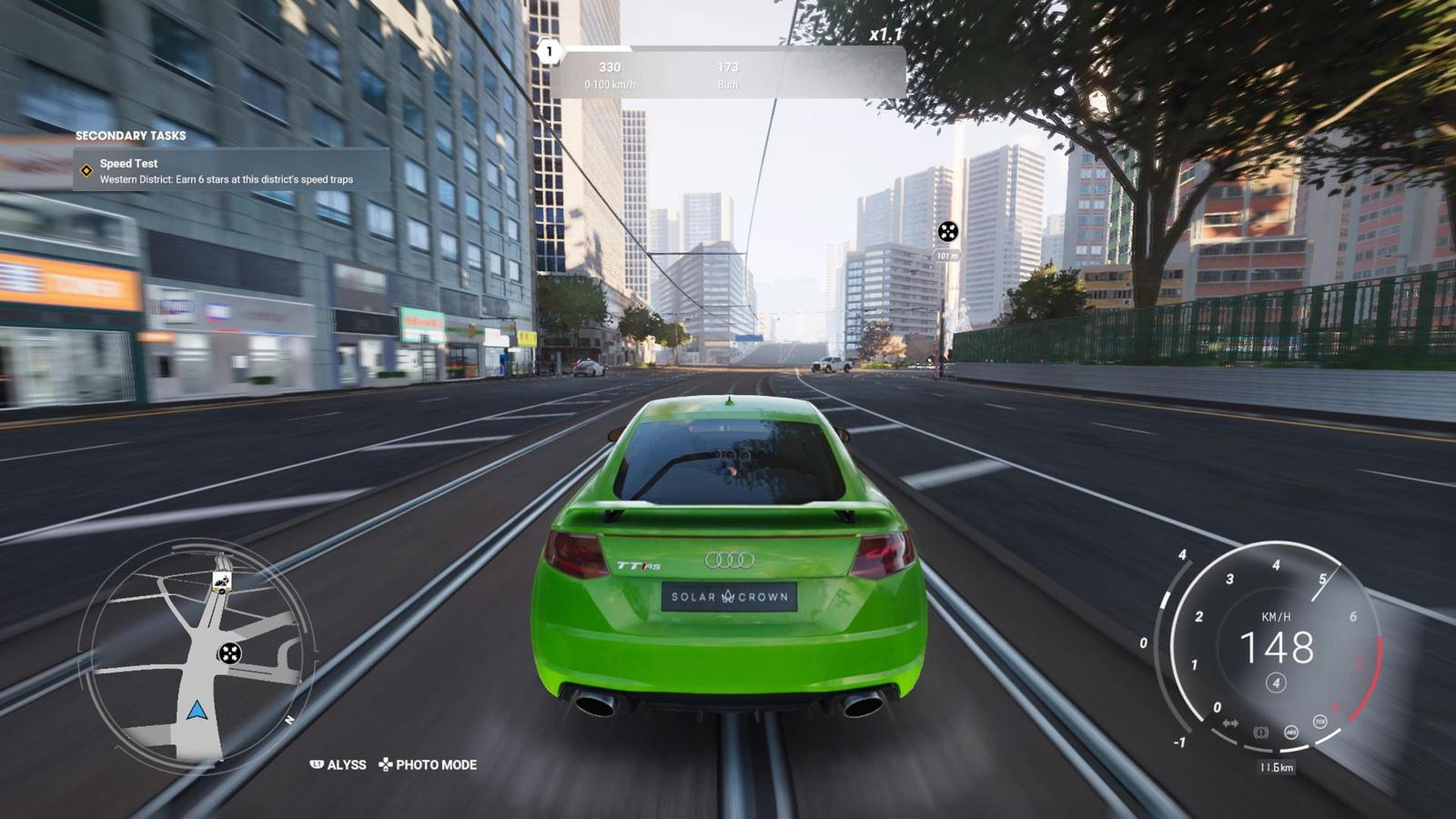
Task: Select the ABS indicator on the speedometer
Action: click(1291, 733)
